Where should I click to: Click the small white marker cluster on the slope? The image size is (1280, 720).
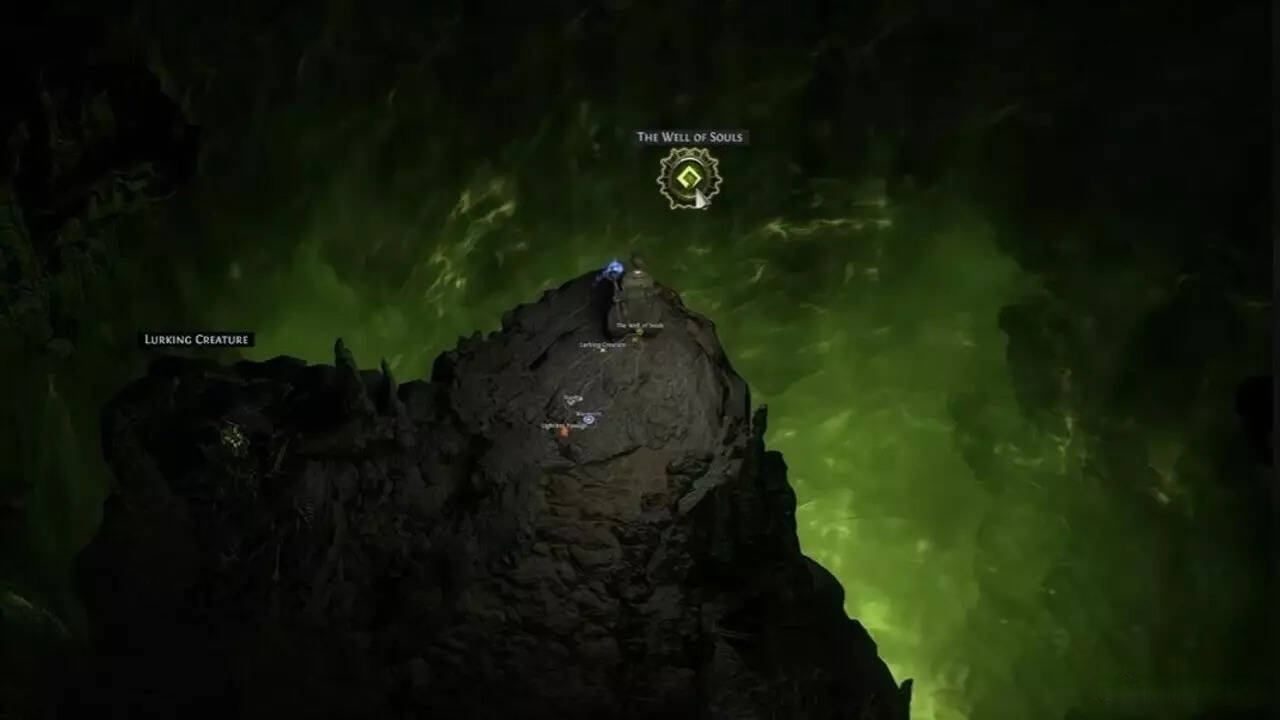pos(573,398)
